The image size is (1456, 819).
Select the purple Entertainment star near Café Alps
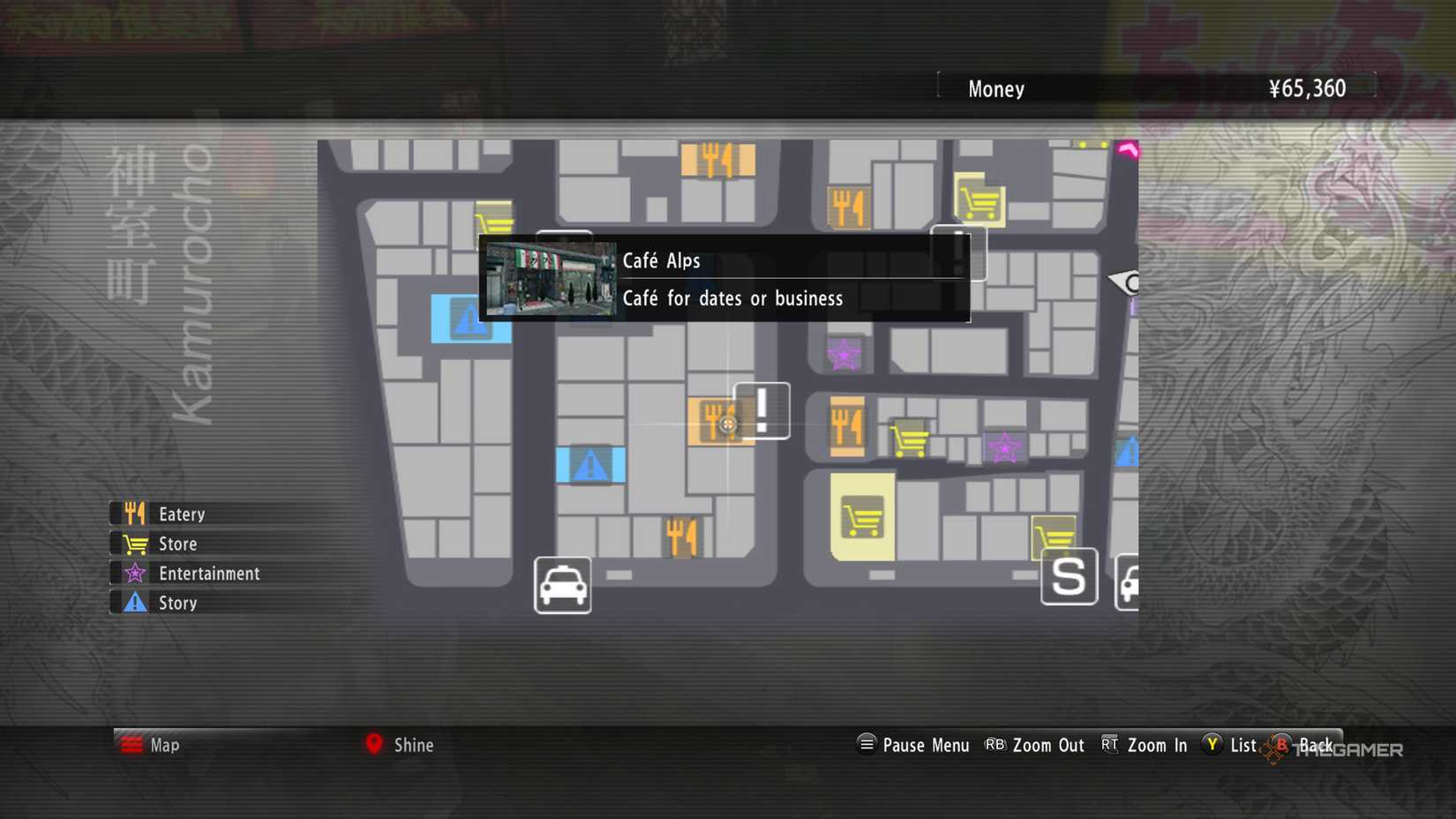tap(844, 354)
